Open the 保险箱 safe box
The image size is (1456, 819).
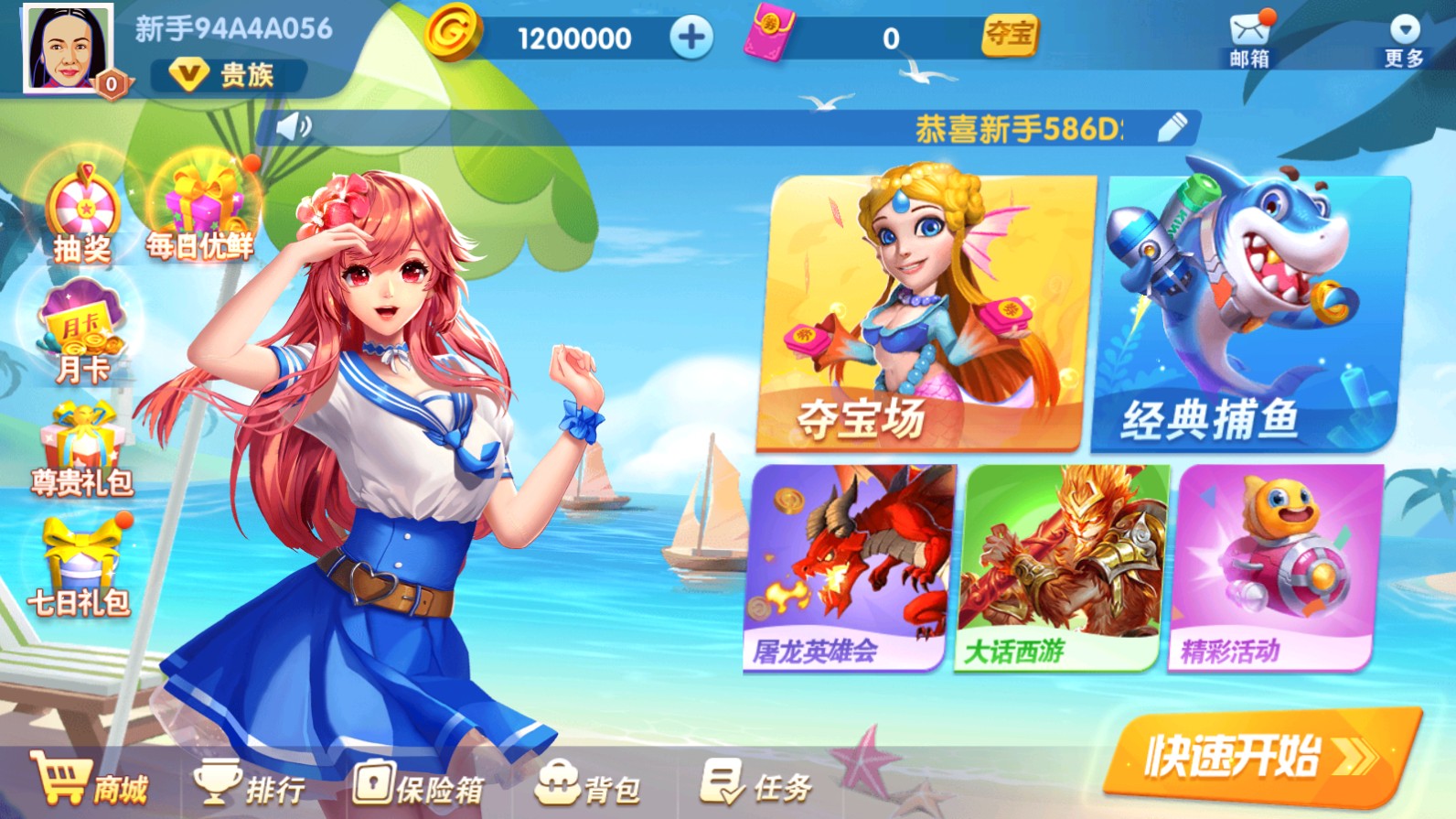[421, 787]
